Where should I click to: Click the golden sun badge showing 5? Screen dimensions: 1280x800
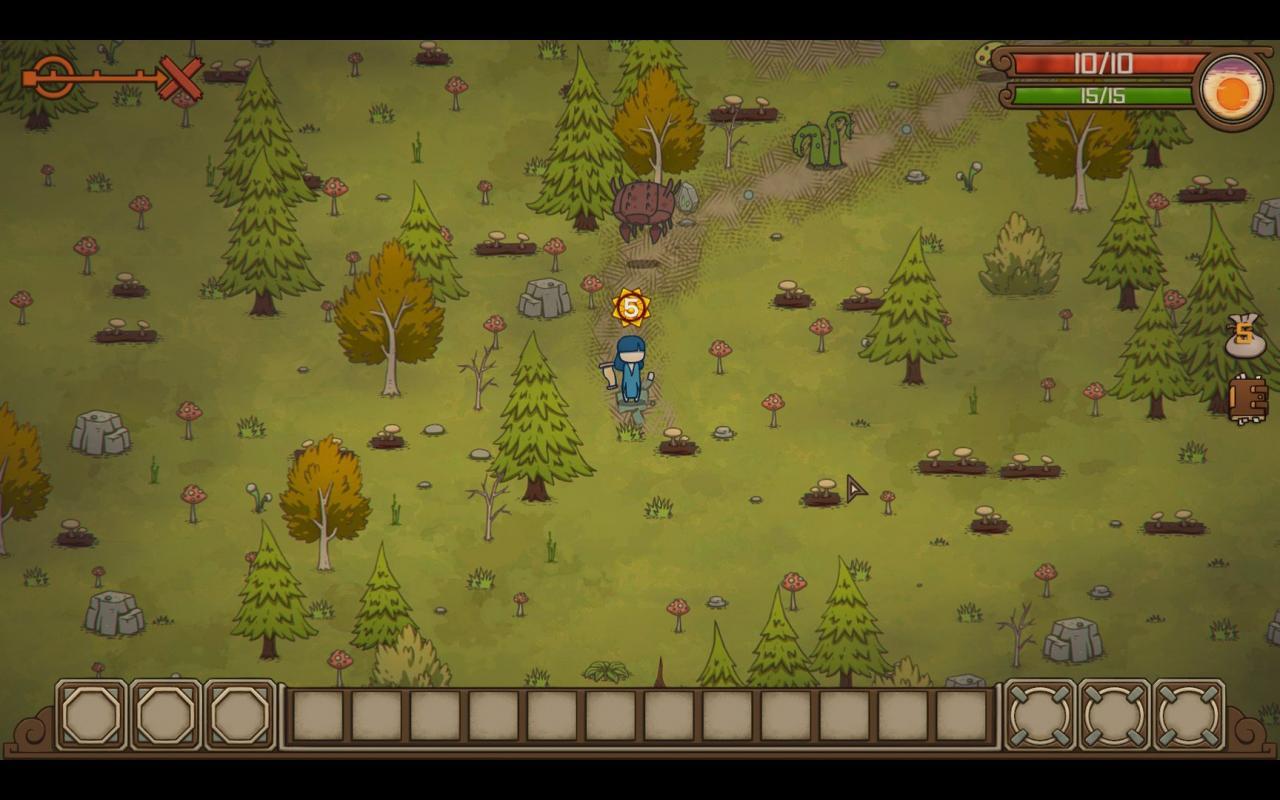pyautogui.click(x=630, y=306)
